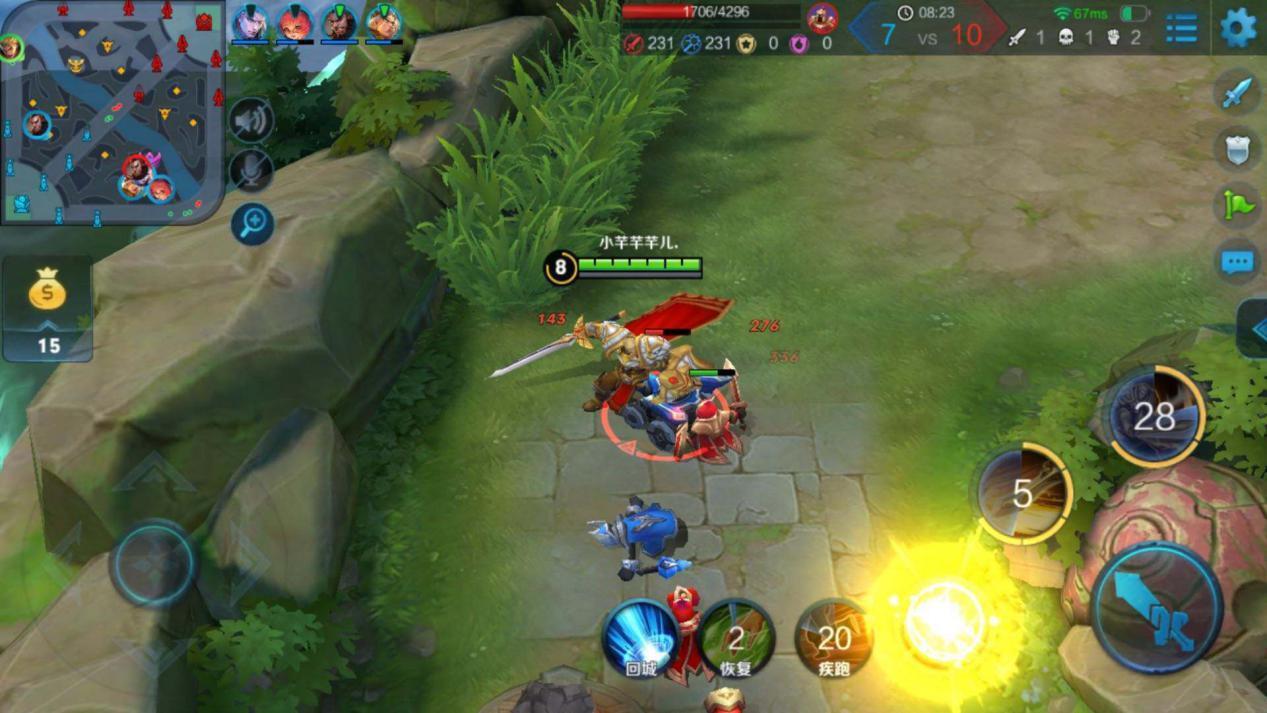Click the magnifier zoom button
1267x713 pixels.
click(252, 223)
